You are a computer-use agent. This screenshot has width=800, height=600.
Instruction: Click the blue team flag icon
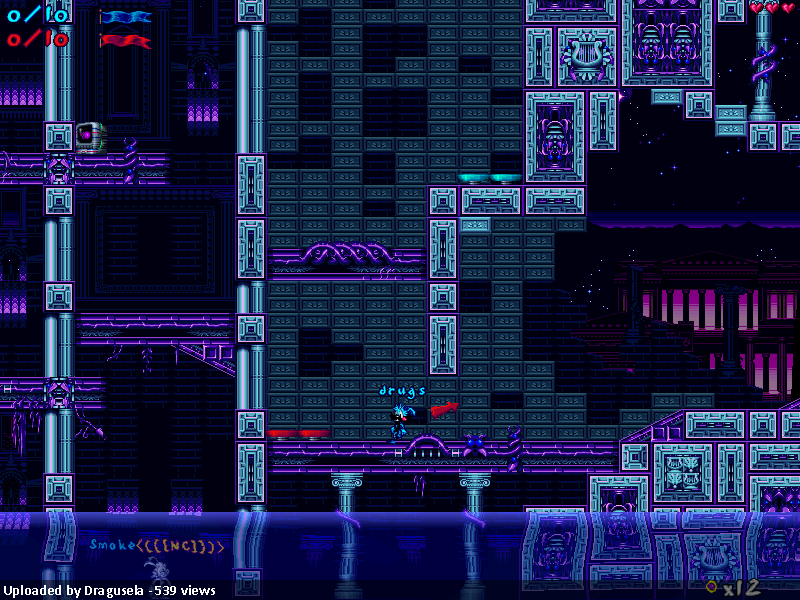[126, 17]
